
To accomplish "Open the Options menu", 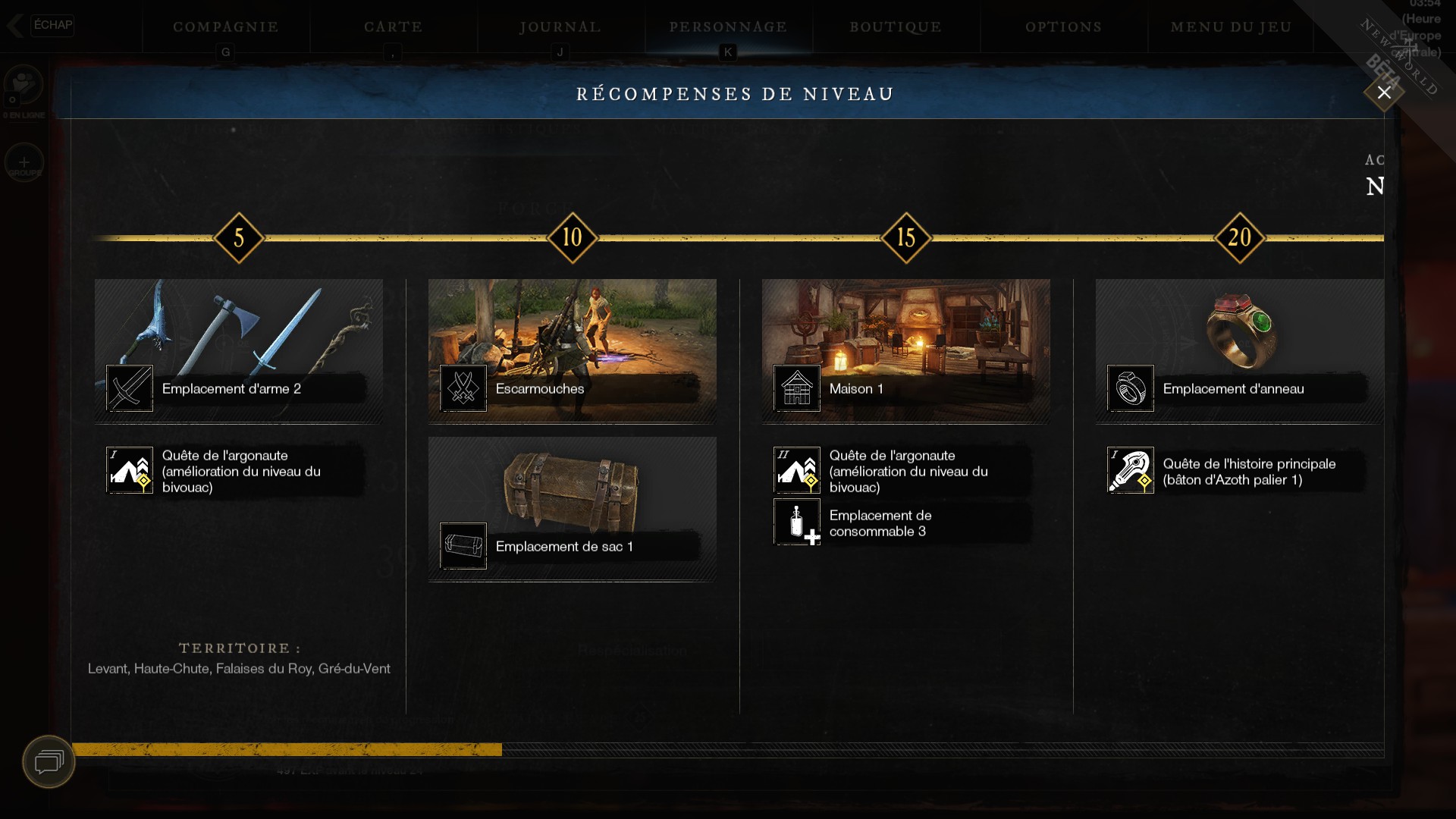I will click(x=1063, y=27).
